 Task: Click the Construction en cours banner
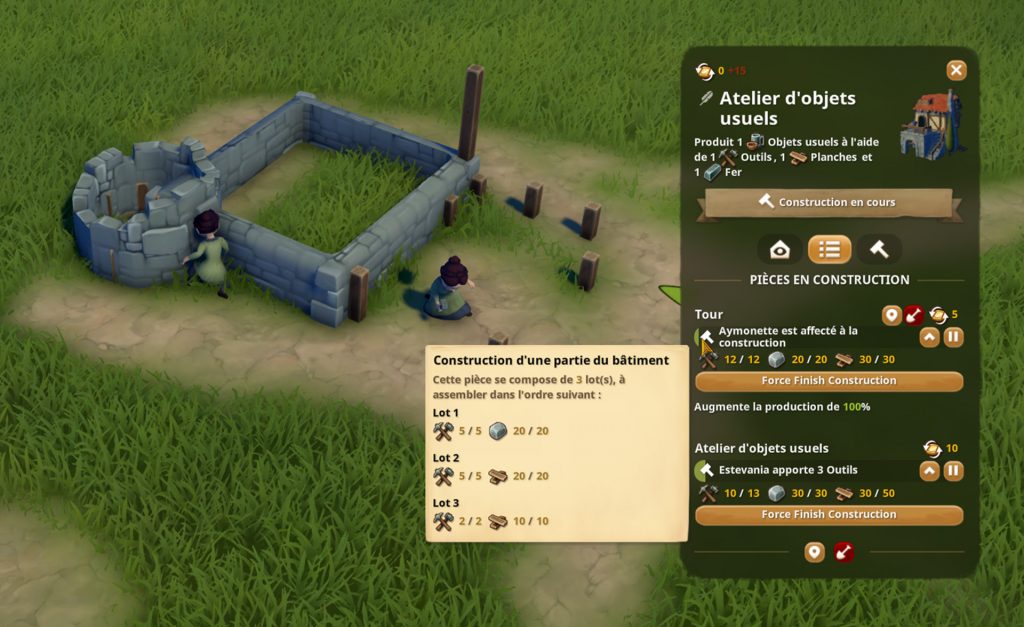(828, 203)
